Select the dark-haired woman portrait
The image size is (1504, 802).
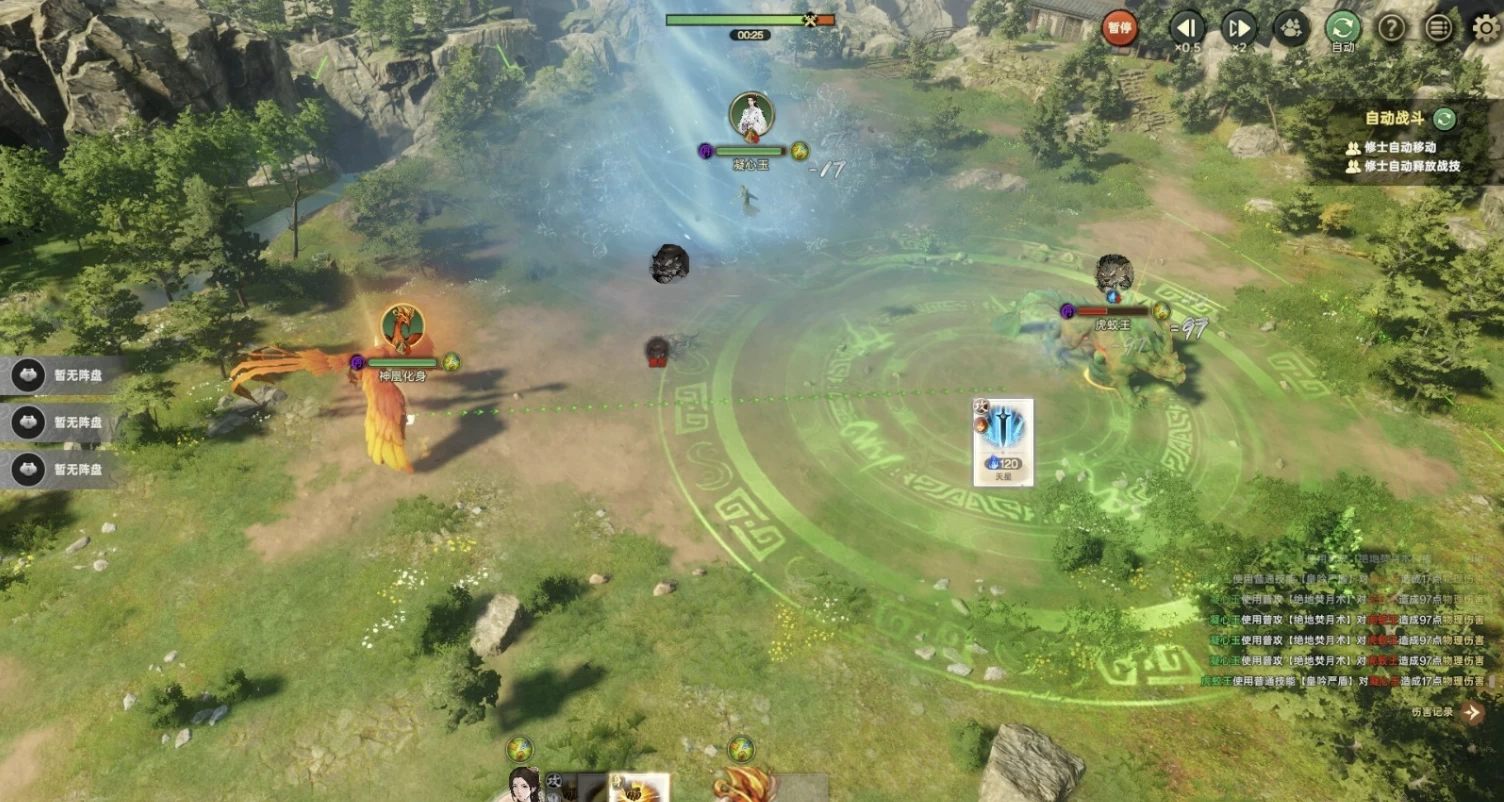pyautogui.click(x=524, y=785)
